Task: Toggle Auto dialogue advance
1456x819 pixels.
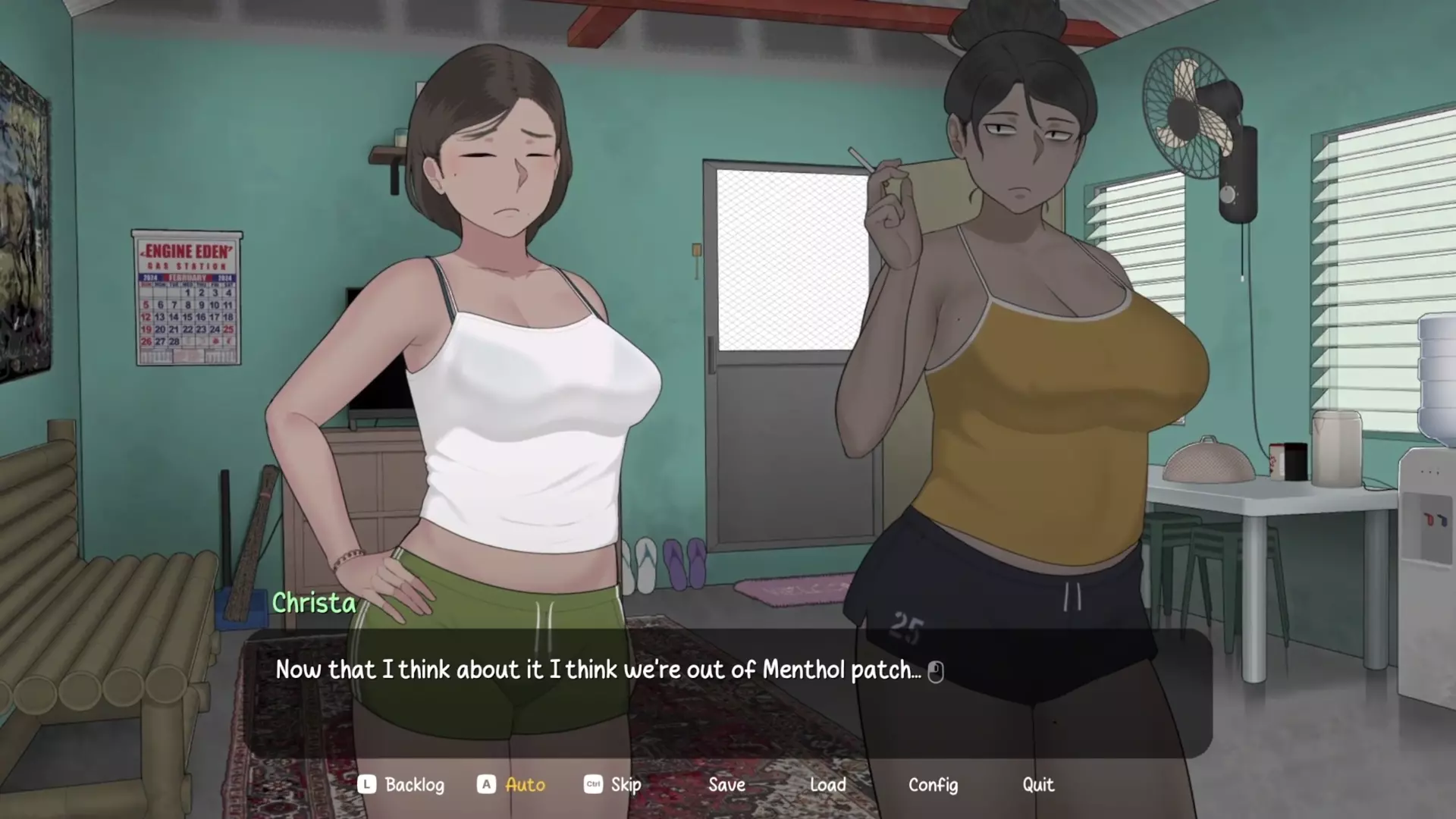Action: click(524, 785)
